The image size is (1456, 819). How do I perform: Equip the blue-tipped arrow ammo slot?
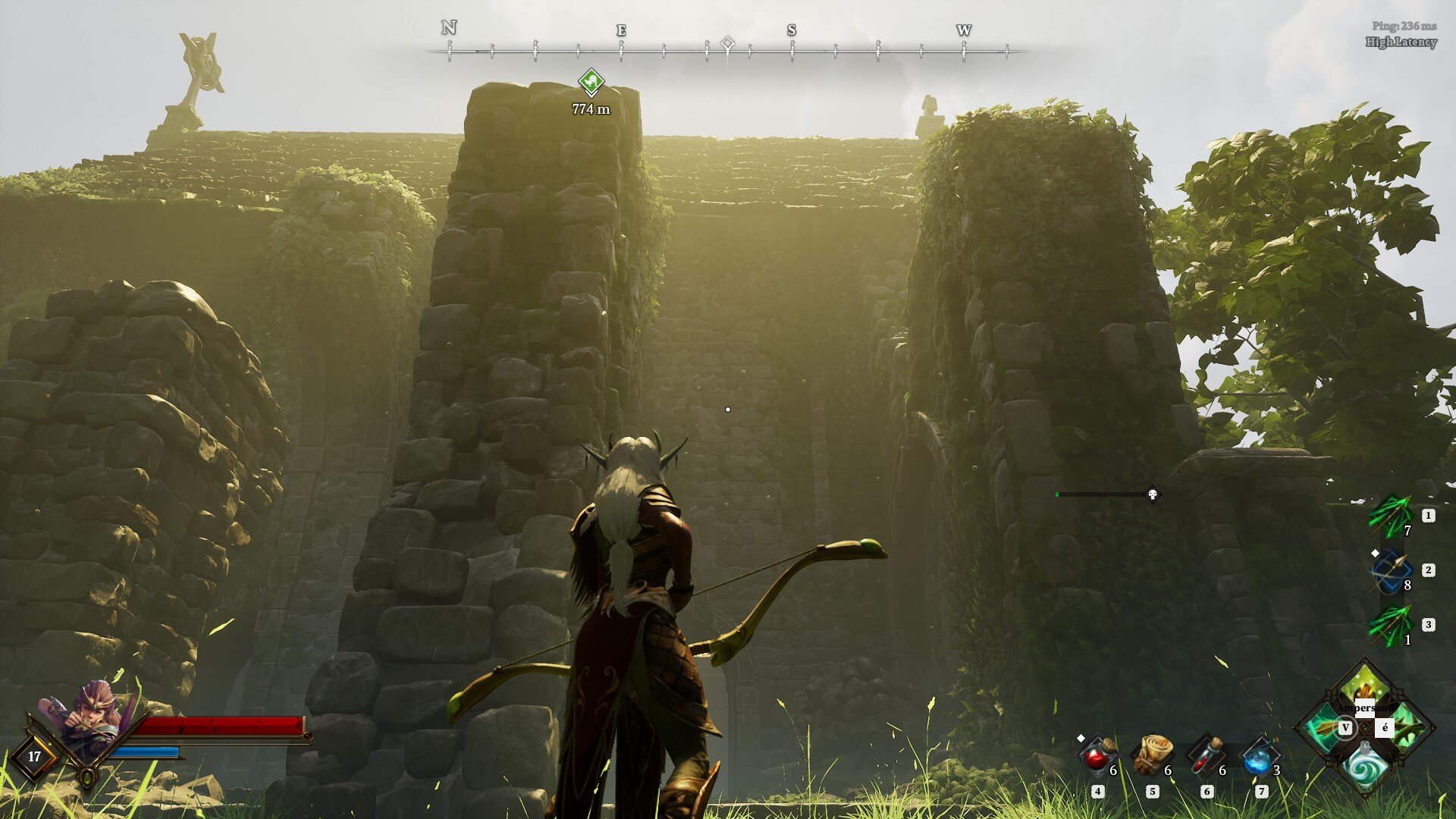[x=1391, y=571]
